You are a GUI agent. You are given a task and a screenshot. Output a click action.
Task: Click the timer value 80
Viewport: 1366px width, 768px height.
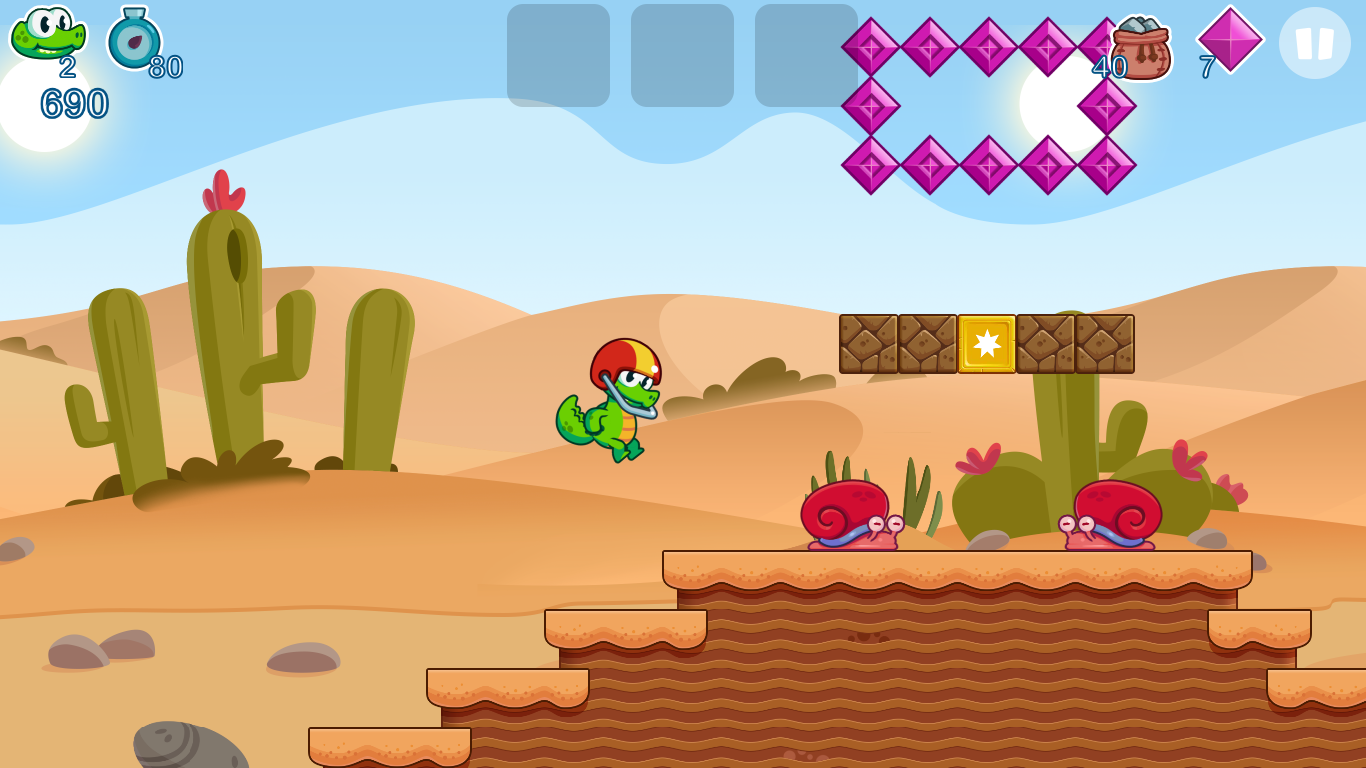(x=167, y=68)
